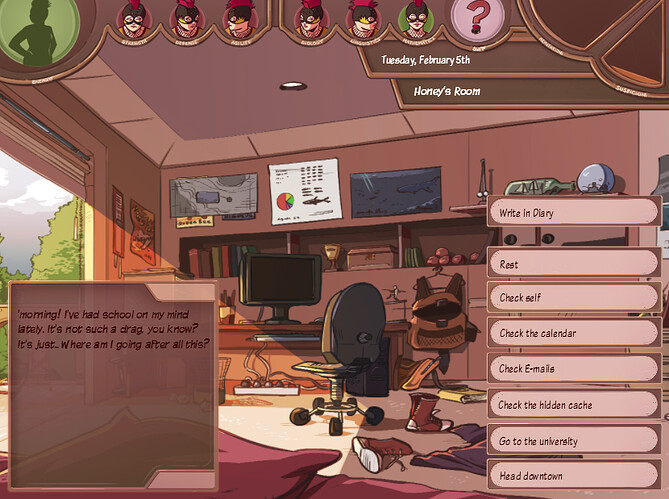Open the pink question mark icon
Screen dimensions: 669x499
pos(478,19)
